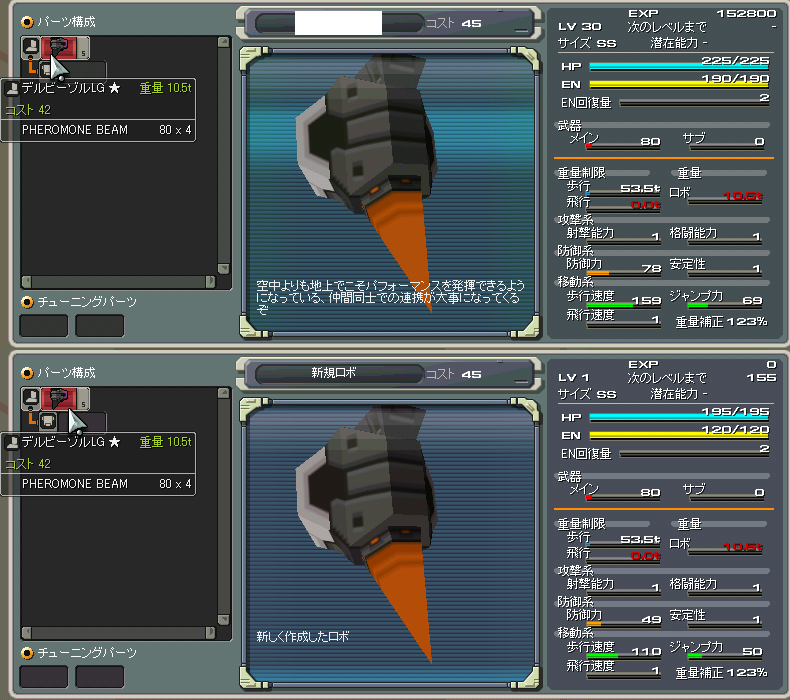
Task: Select the red デルビーゾルLG slot on the 新規ロボ robot
Action: [63, 398]
